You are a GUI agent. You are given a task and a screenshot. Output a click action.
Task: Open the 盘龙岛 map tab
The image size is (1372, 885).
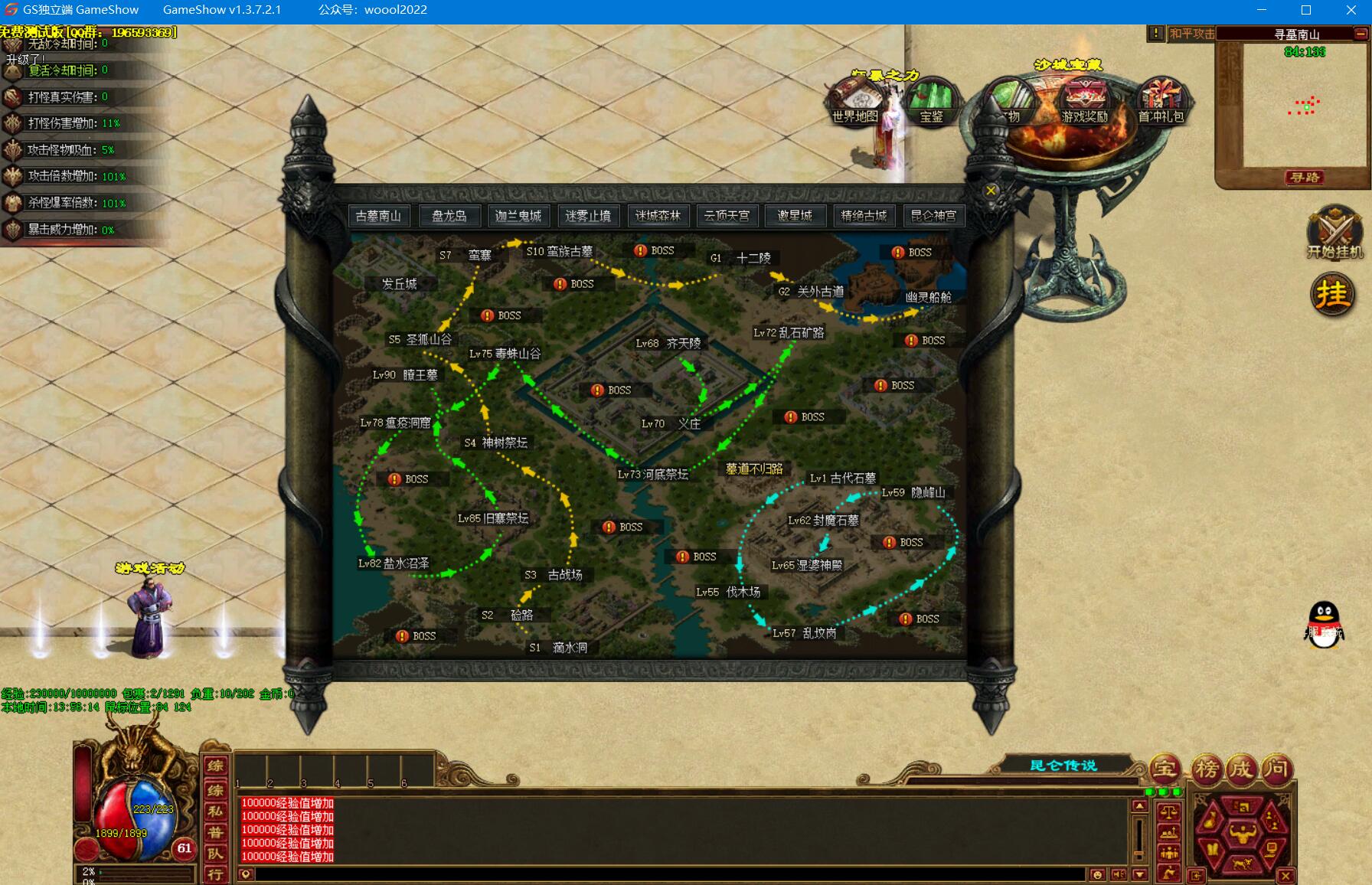(449, 216)
